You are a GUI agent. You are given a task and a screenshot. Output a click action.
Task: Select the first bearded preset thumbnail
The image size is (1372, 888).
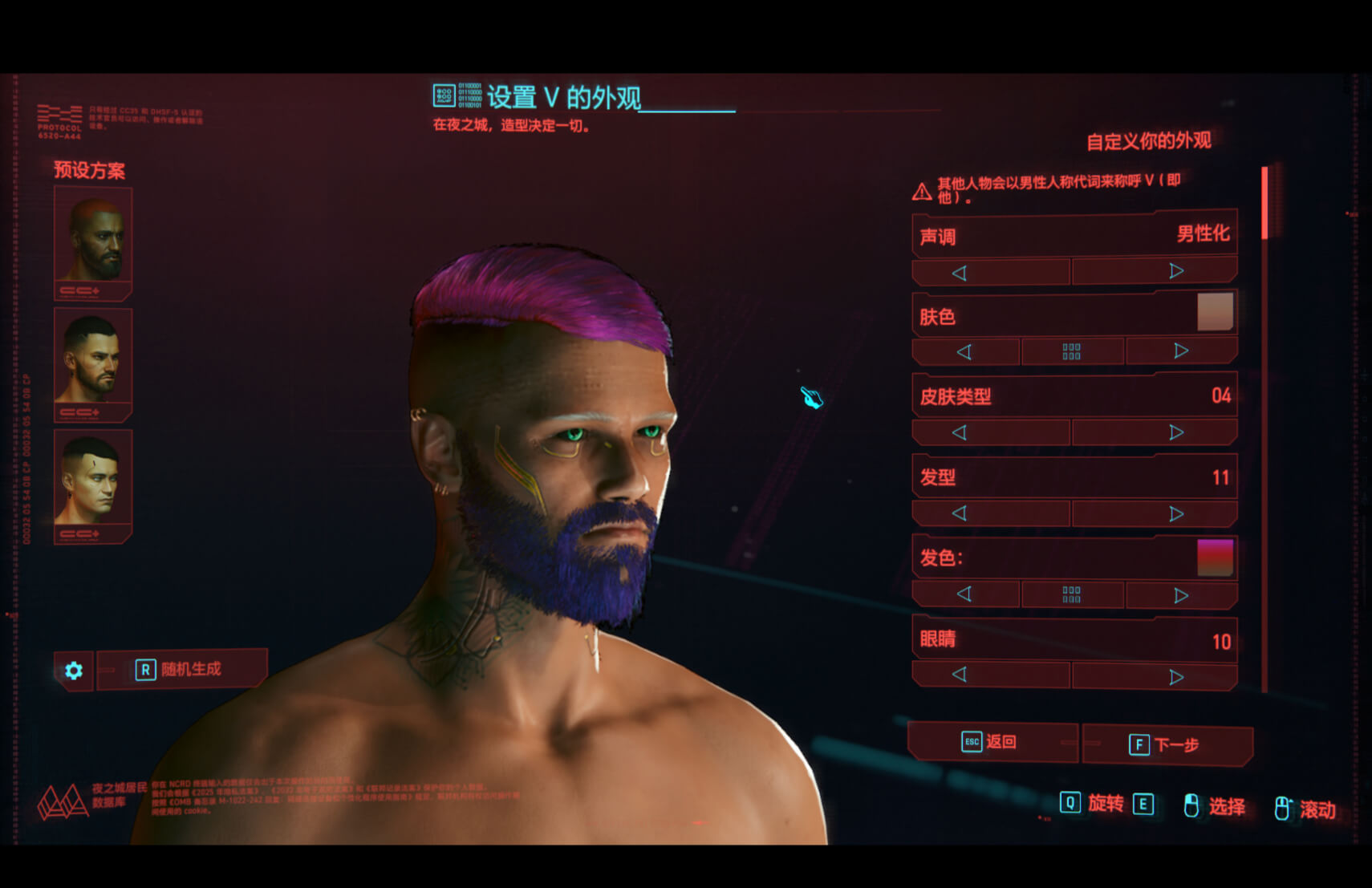click(x=93, y=240)
